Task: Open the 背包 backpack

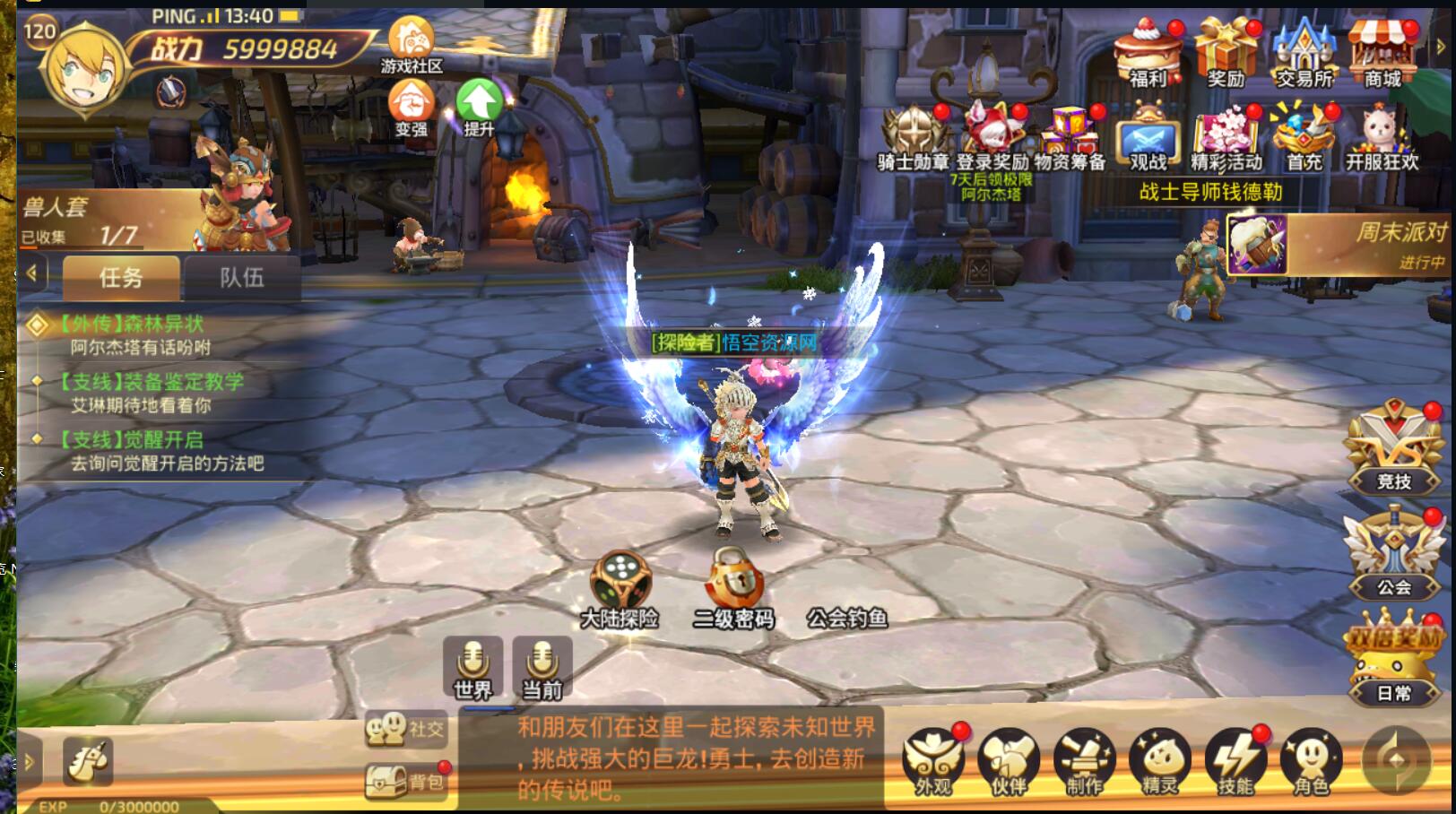Action: coord(405,781)
